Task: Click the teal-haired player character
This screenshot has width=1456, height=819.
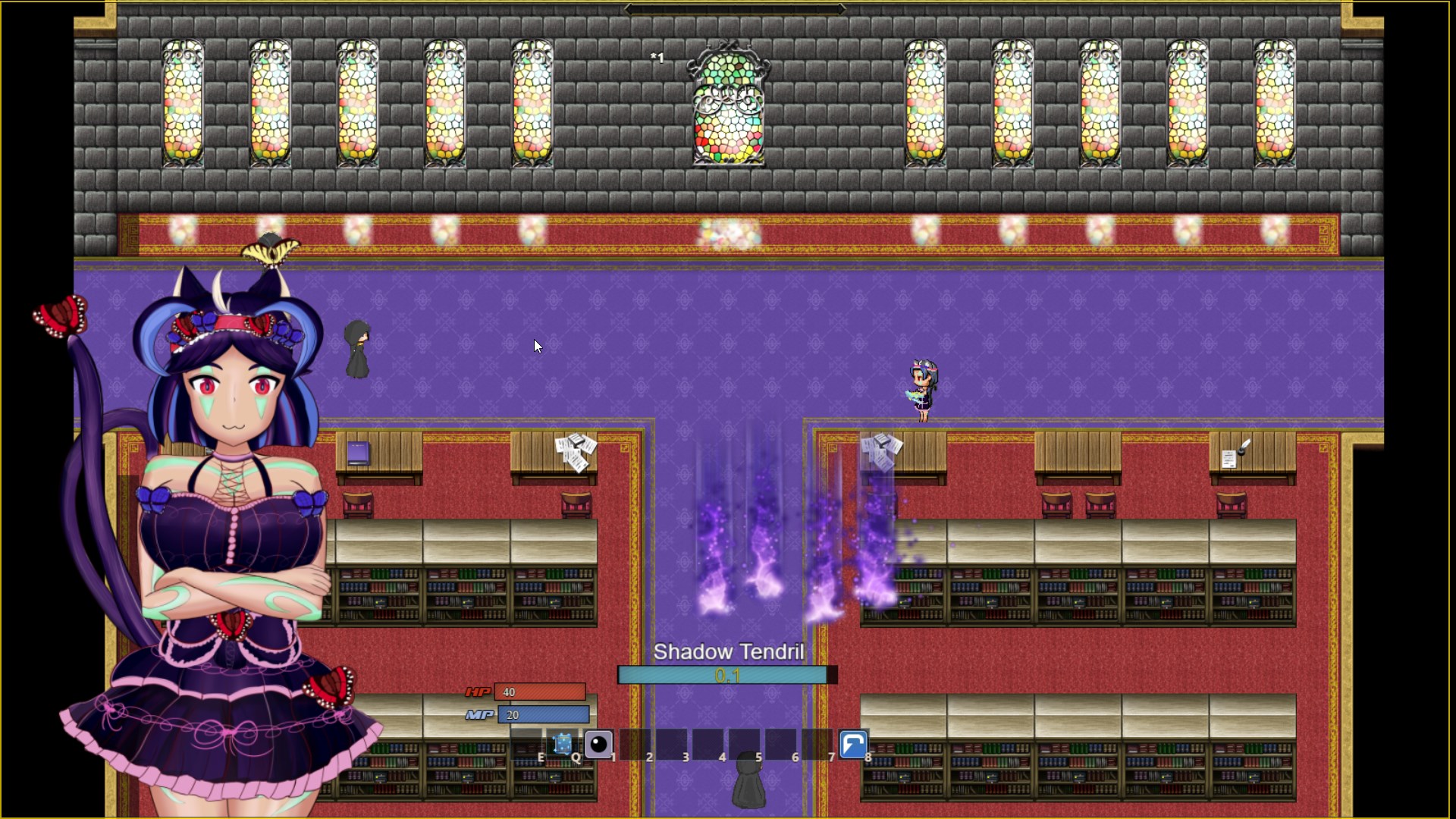Action: tap(921, 387)
